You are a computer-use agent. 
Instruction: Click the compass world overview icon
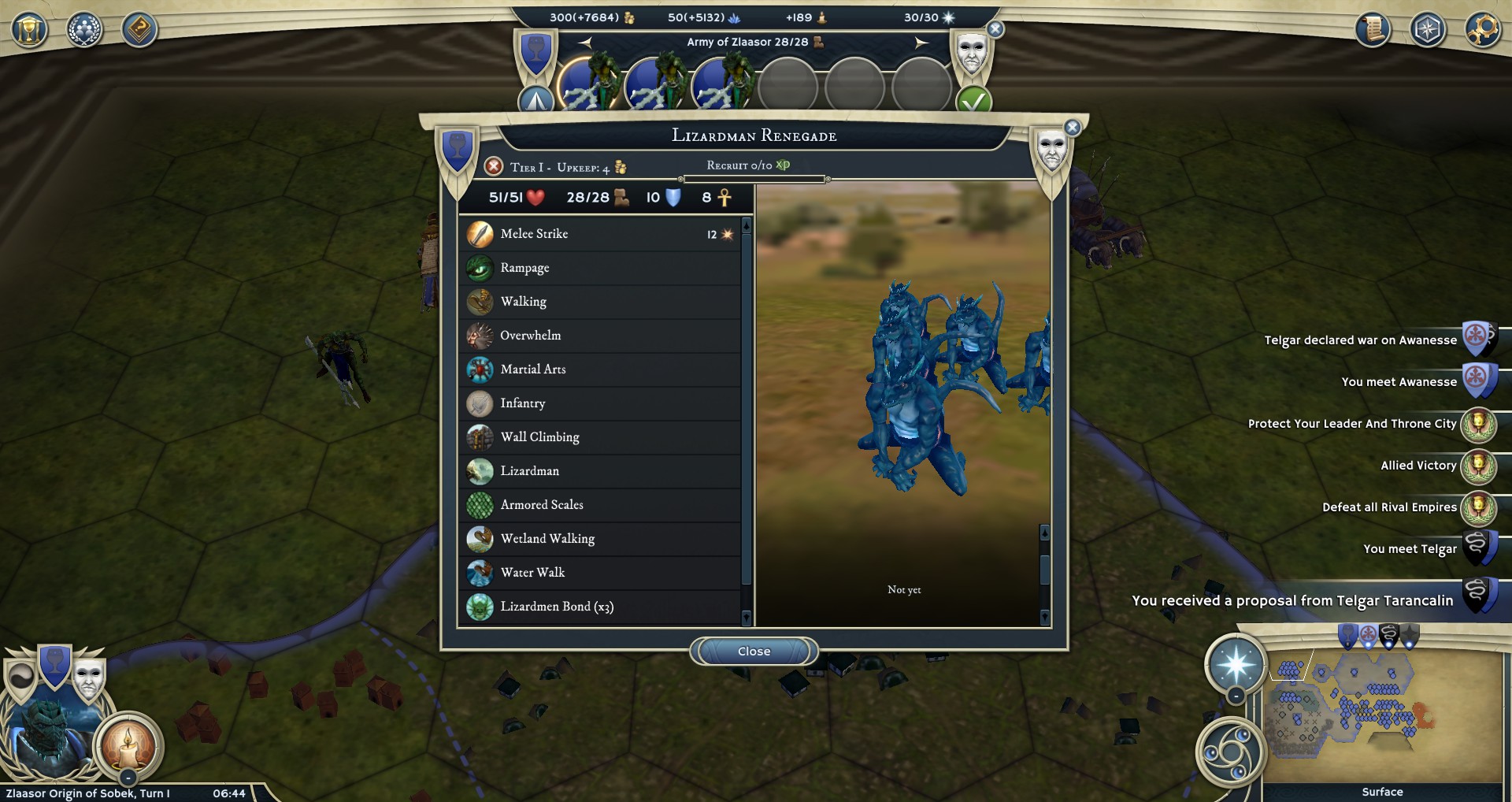[x=1427, y=32]
